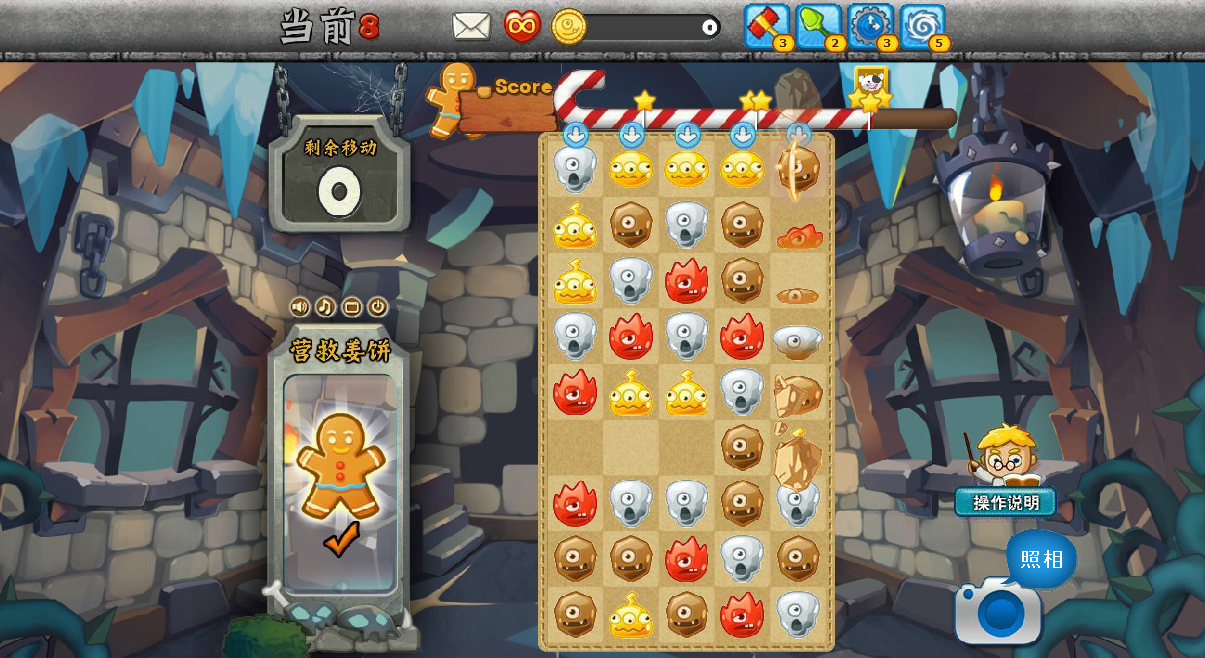The width and height of the screenshot is (1205, 658).
Task: Select the blue gear clock booster
Action: (870, 25)
